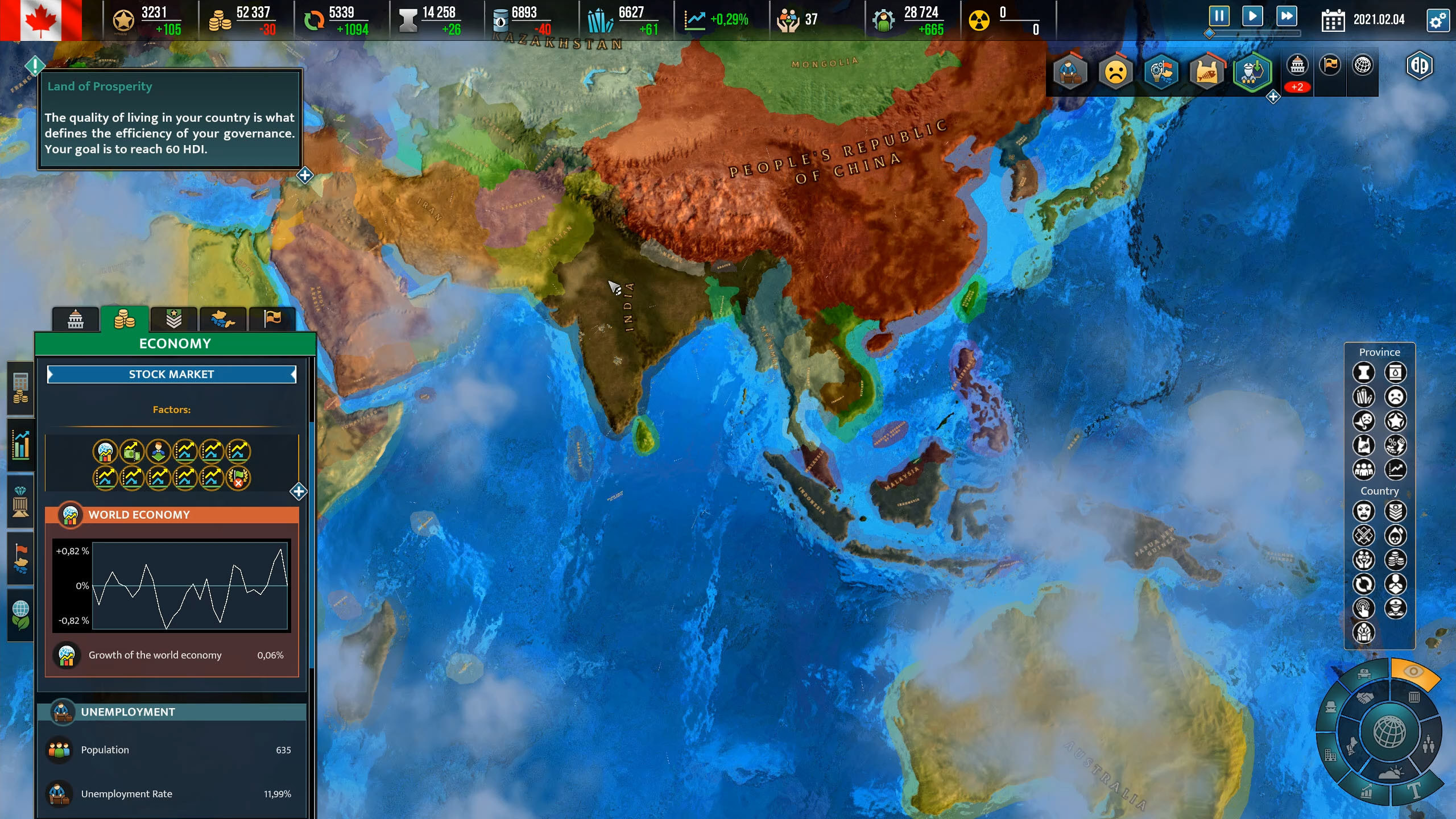
Task: Expand the factors list with the plus diamond
Action: coord(297,493)
